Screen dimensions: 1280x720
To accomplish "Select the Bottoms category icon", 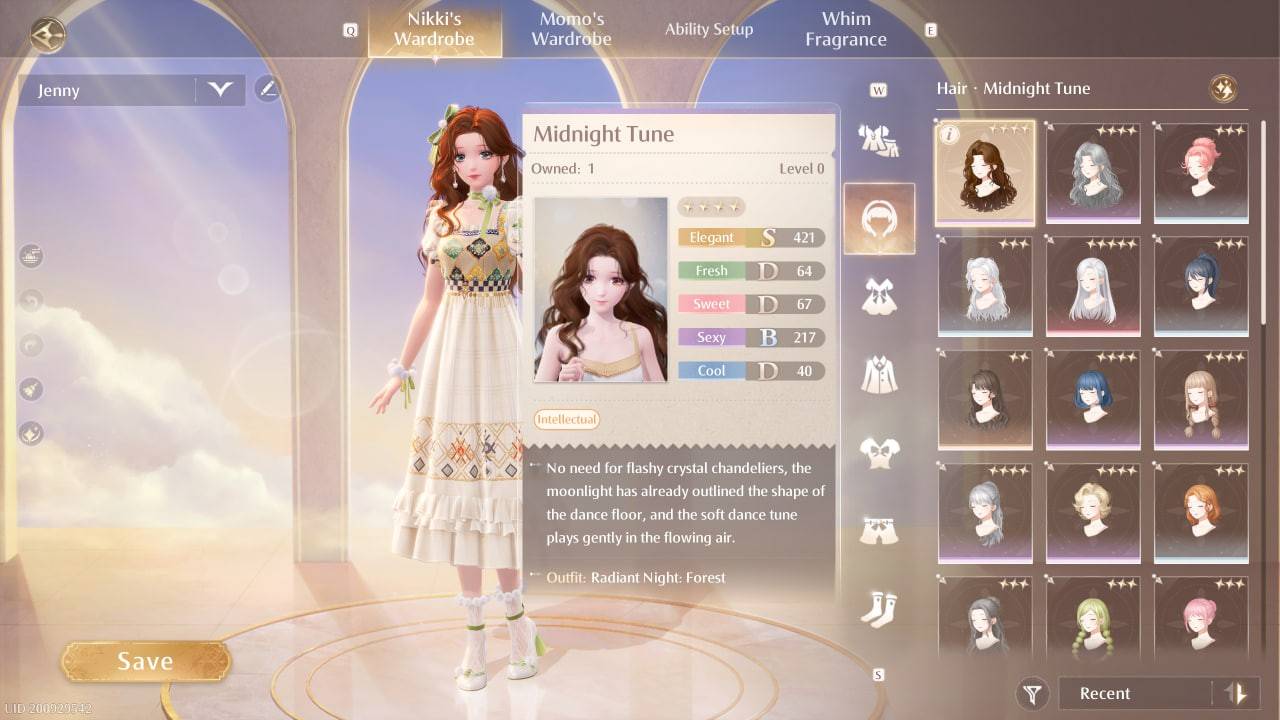I will 879,528.
